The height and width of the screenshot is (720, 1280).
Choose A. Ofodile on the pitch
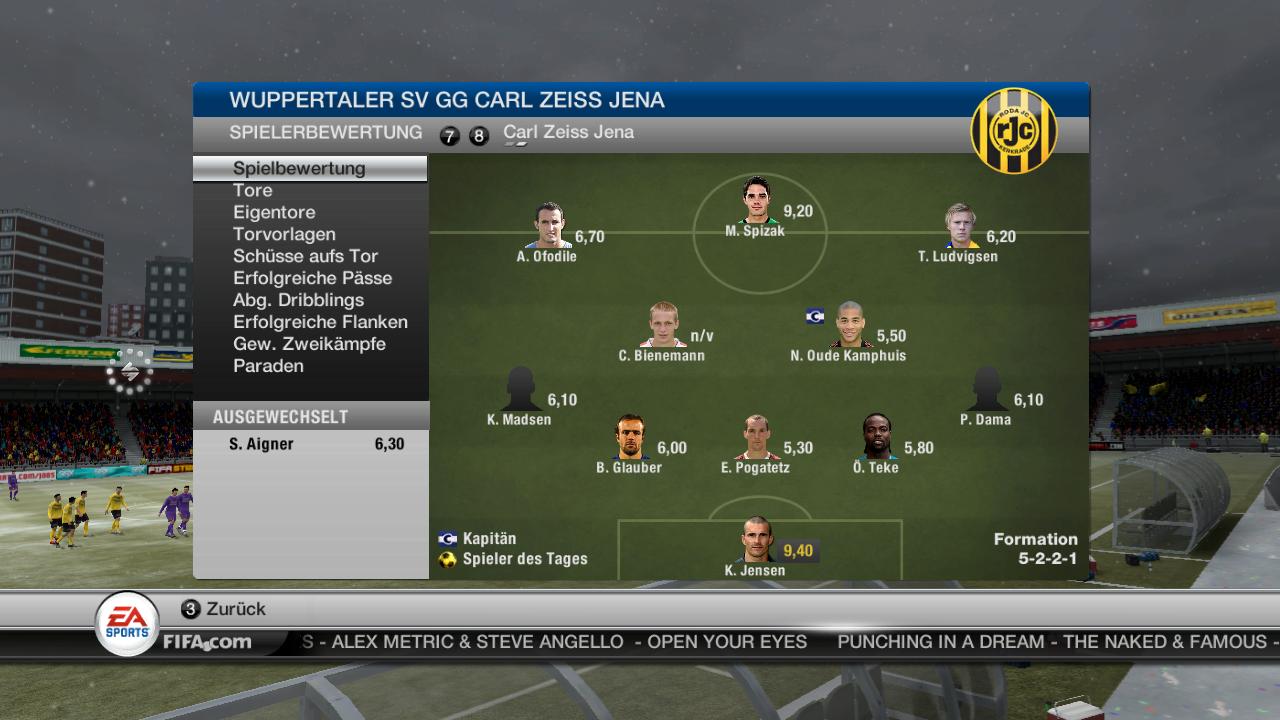click(548, 226)
